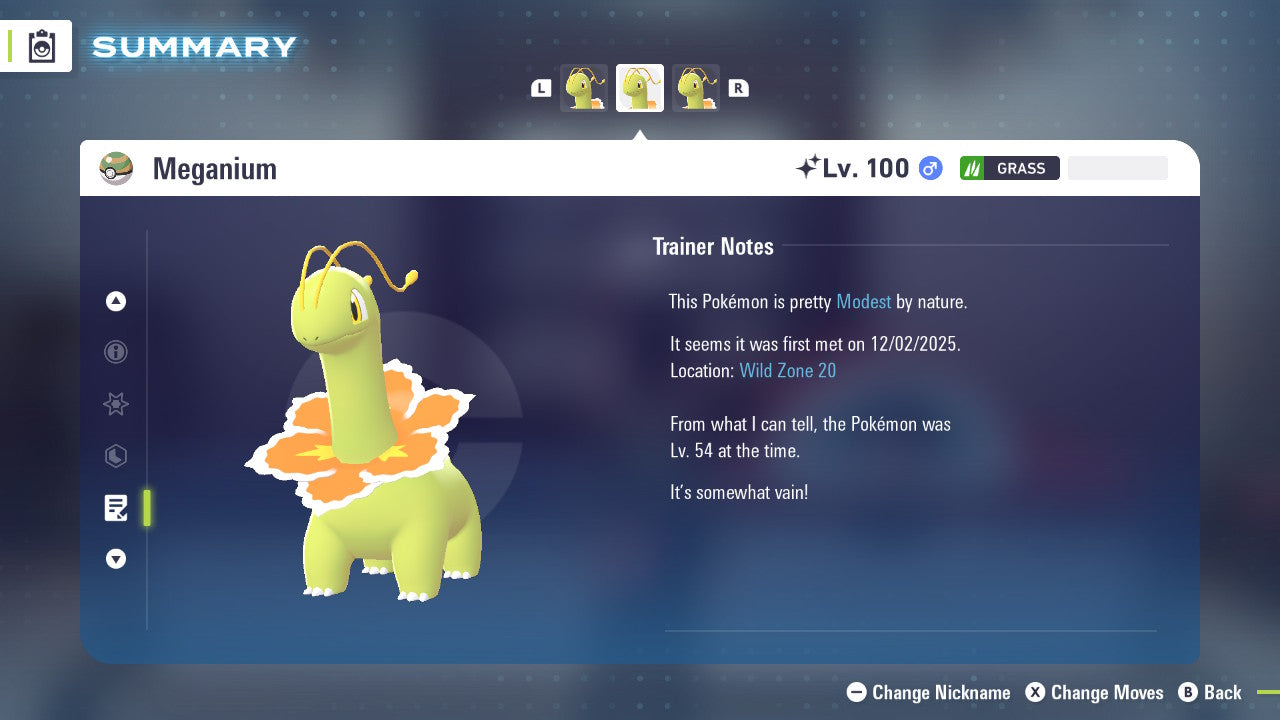Expand the next page with the down arrow
1280x720 pixels.
coord(115,559)
